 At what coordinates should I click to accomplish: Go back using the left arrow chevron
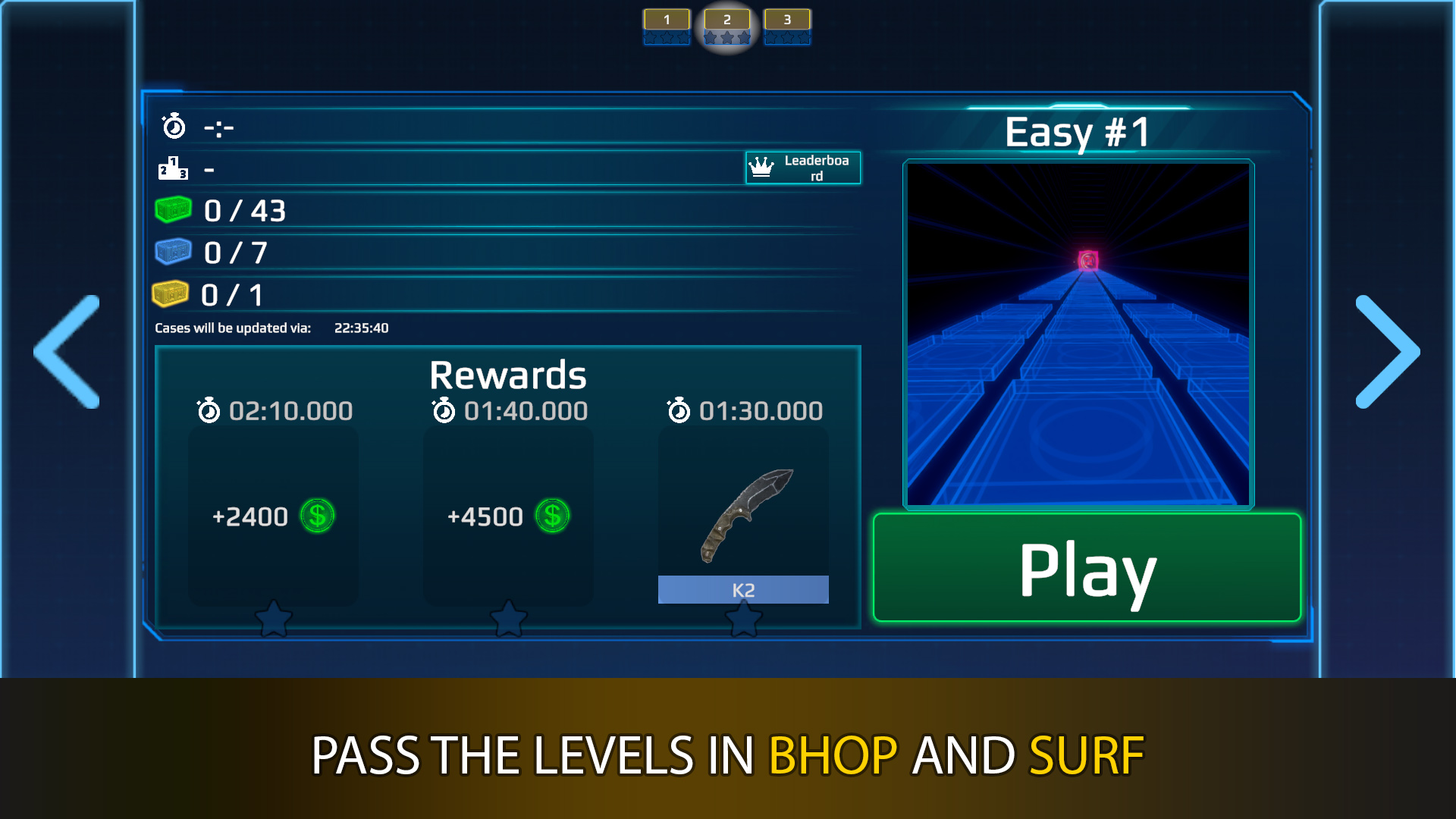pyautogui.click(x=66, y=350)
